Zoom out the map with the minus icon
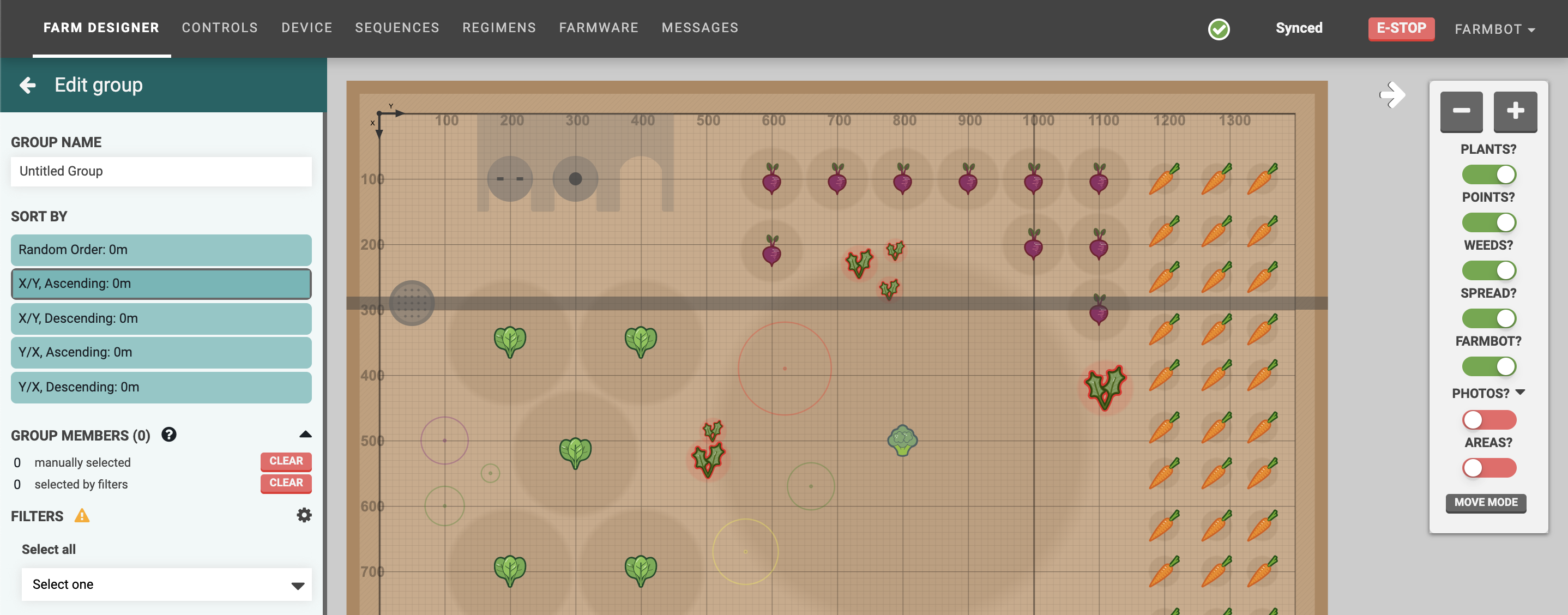Image resolution: width=1568 pixels, height=615 pixels. 1462,112
